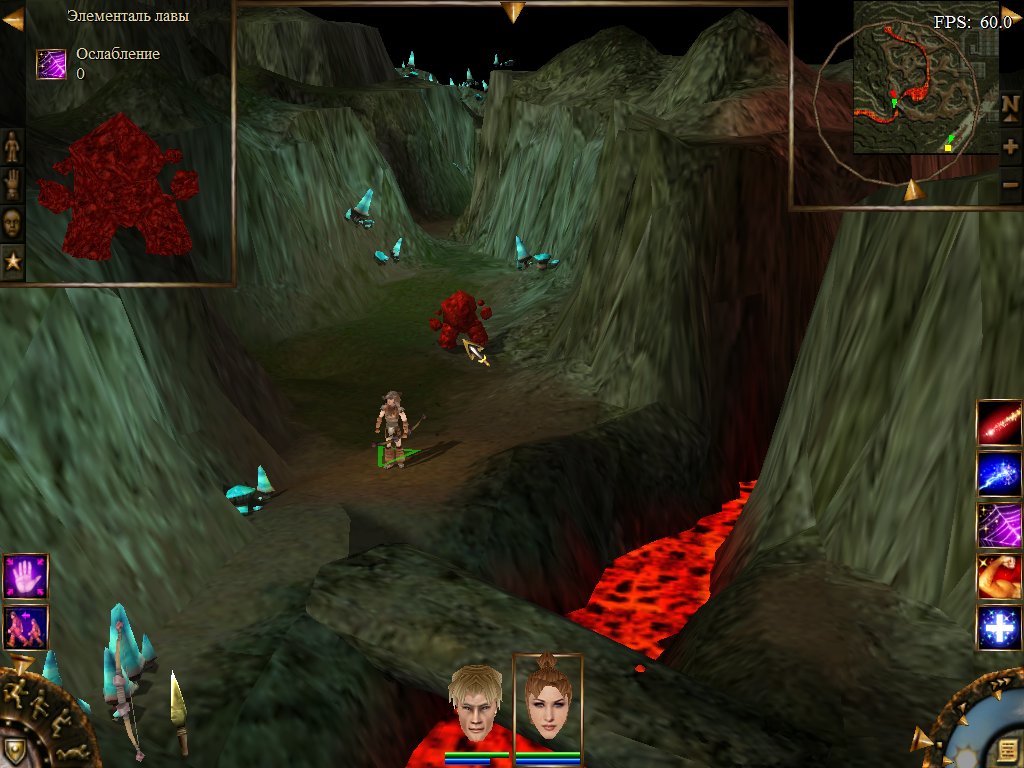The image size is (1024, 768).
Task: Select the purple web weakness spell
Action: click(999, 525)
